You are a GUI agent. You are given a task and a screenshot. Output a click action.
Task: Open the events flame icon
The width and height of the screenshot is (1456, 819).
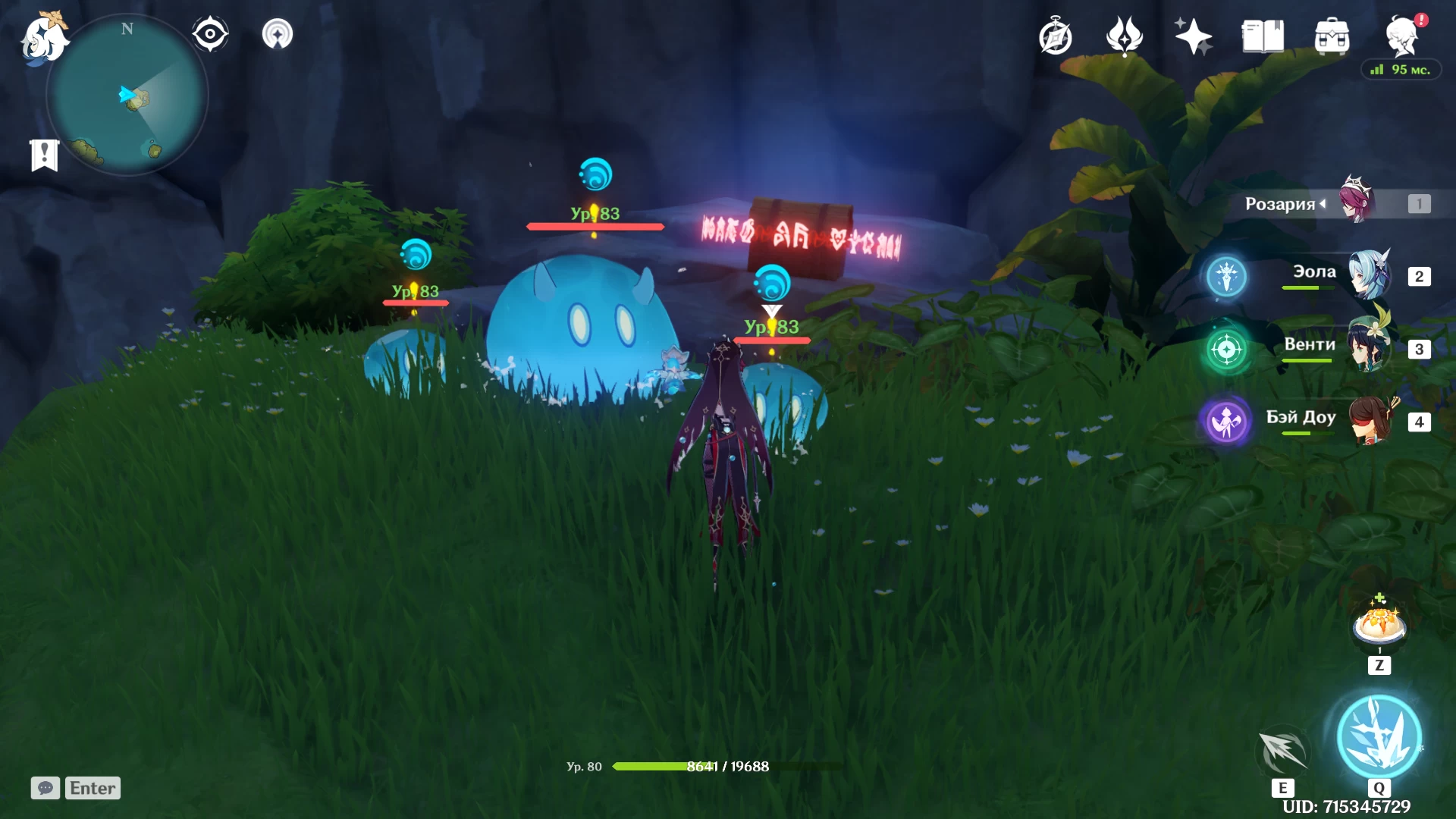(x=1124, y=36)
